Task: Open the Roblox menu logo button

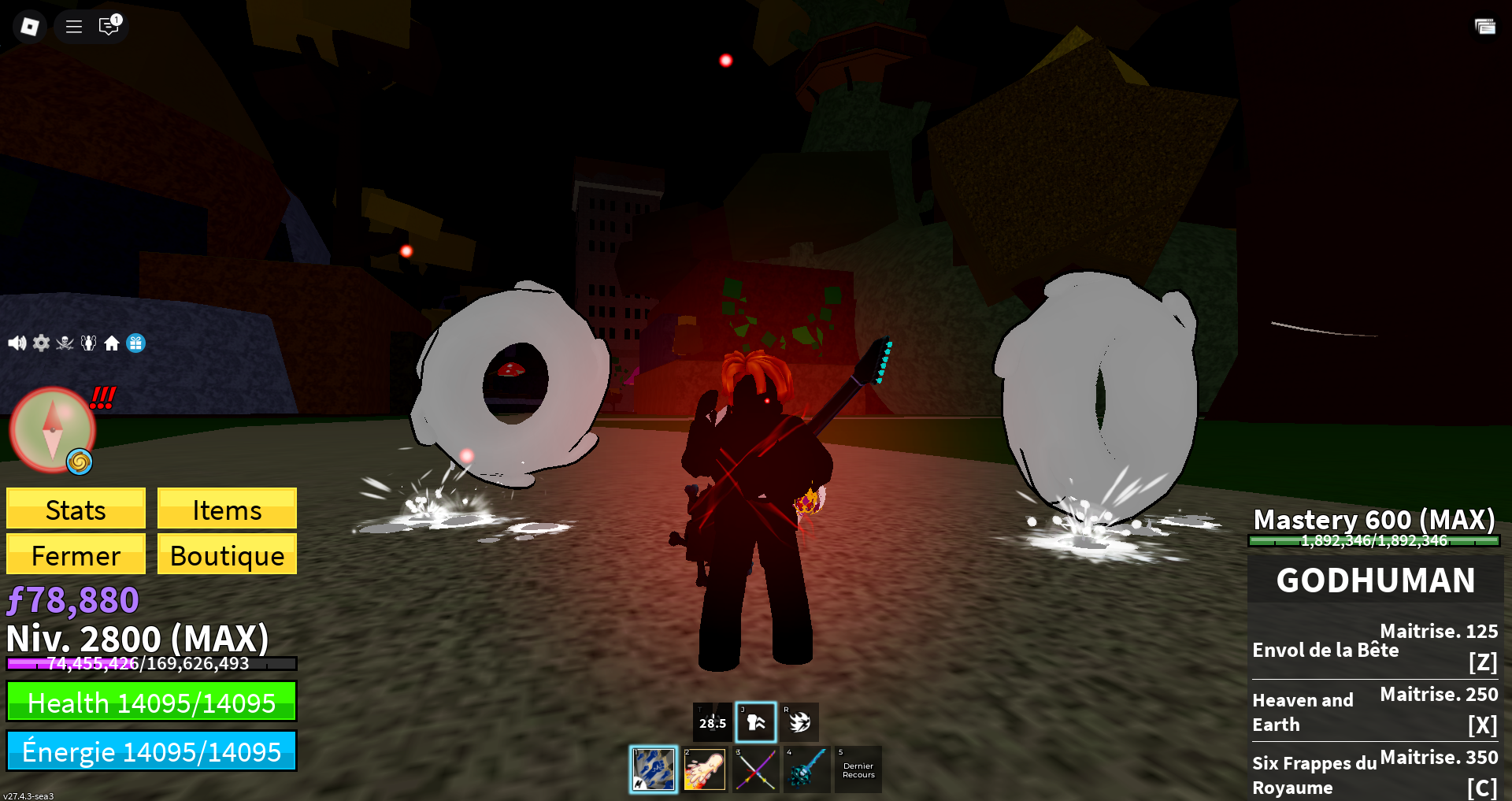Action: click(30, 27)
